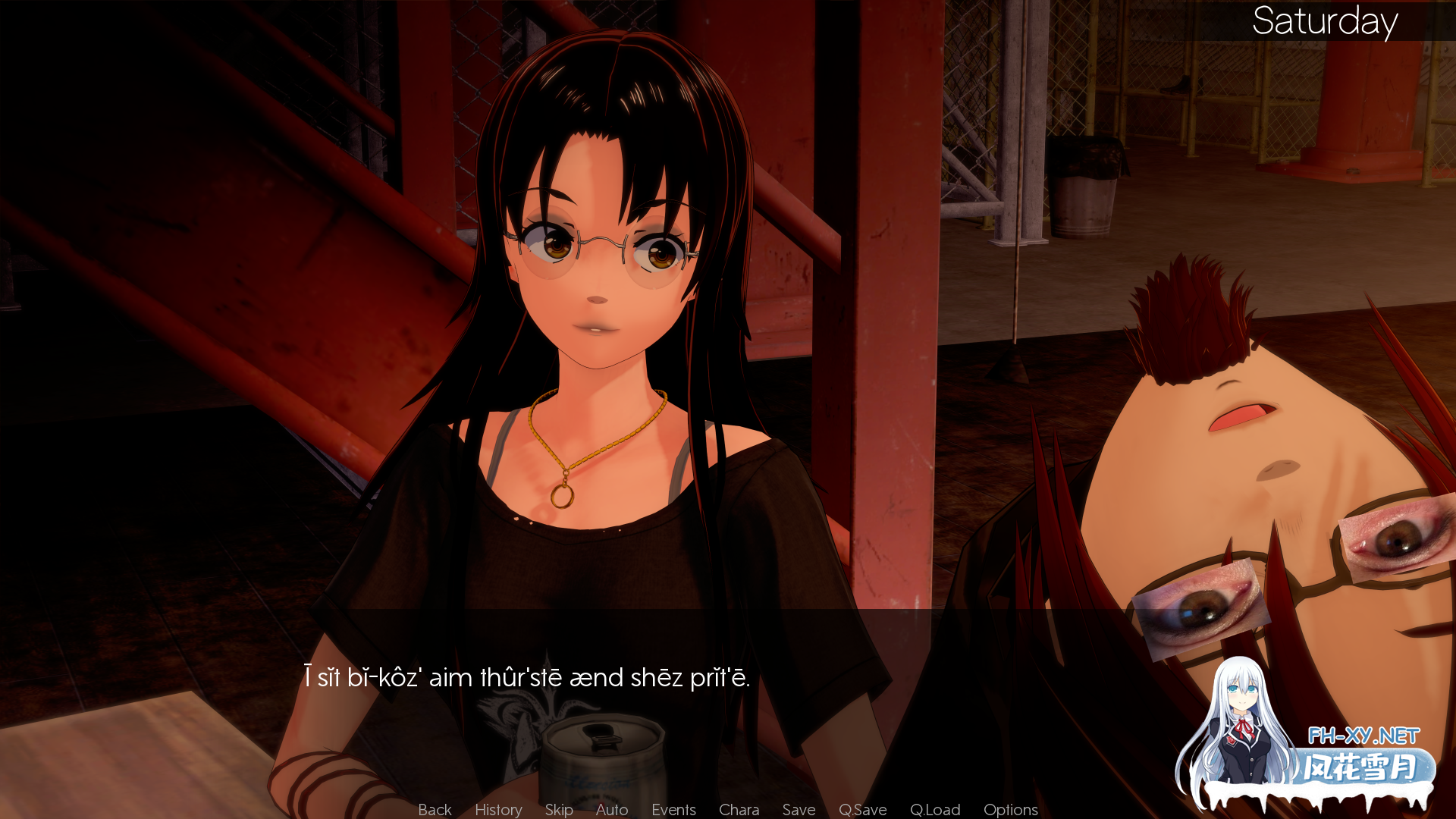
Task: Perform a Q.Save quick save
Action: pos(862,809)
